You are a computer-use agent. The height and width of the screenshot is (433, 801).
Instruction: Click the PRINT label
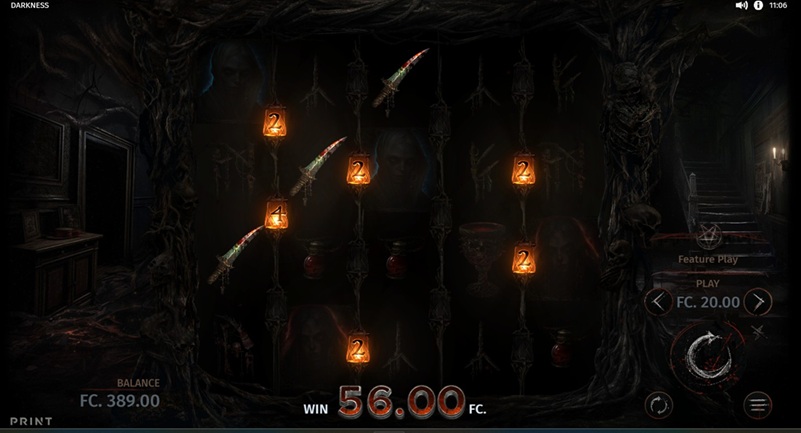[30, 423]
